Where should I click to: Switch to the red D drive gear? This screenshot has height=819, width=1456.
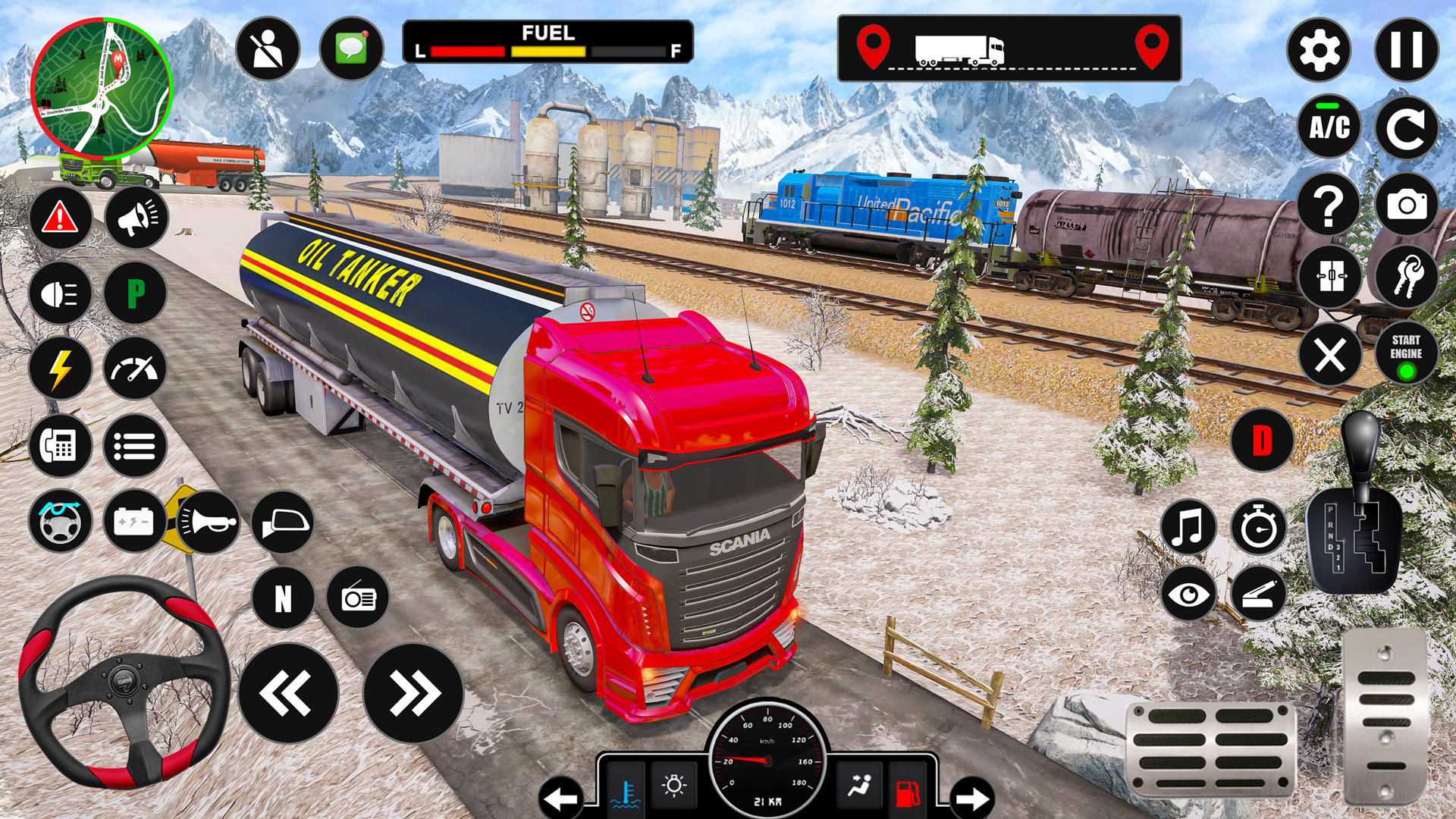(1262, 441)
